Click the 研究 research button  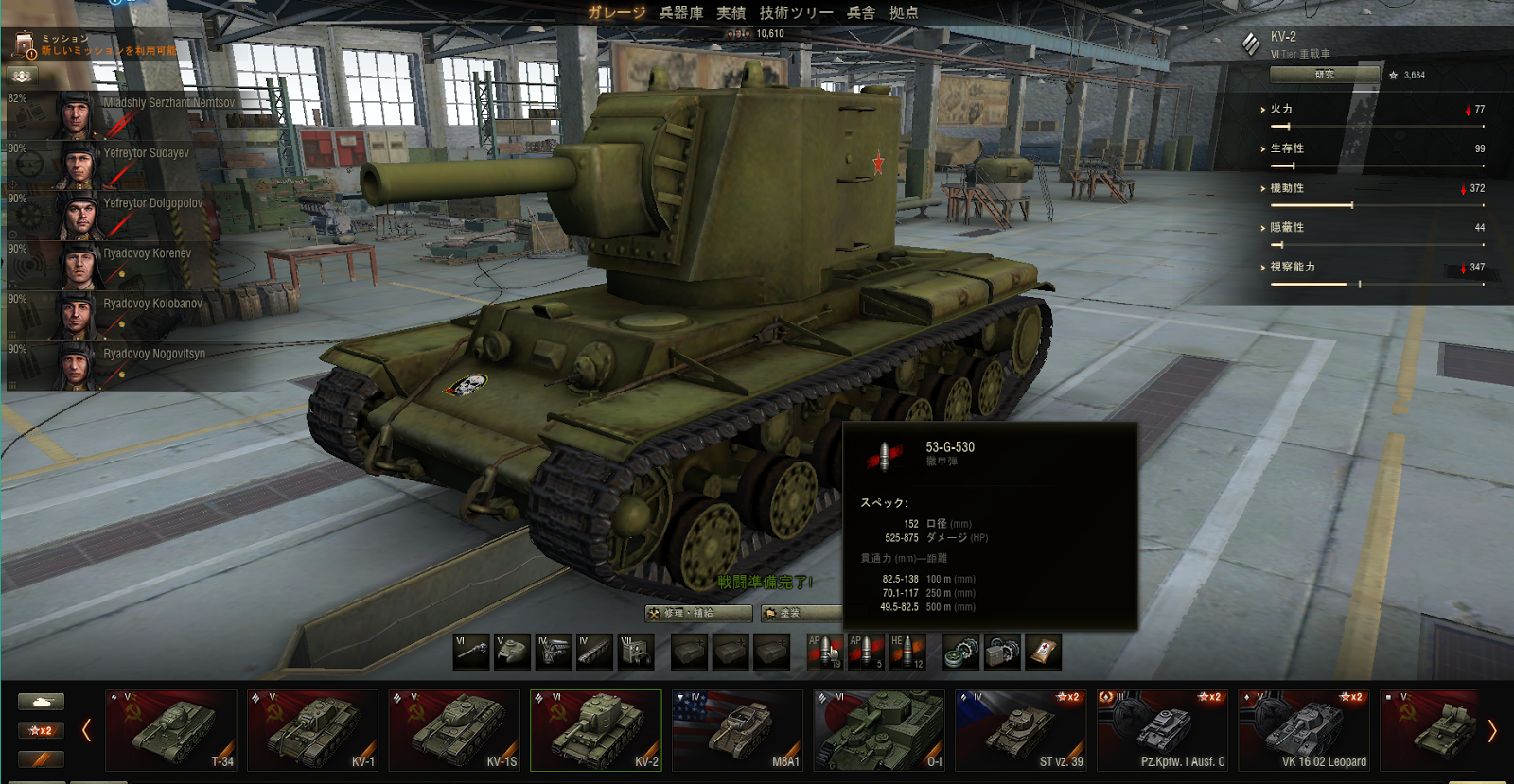click(x=1325, y=74)
